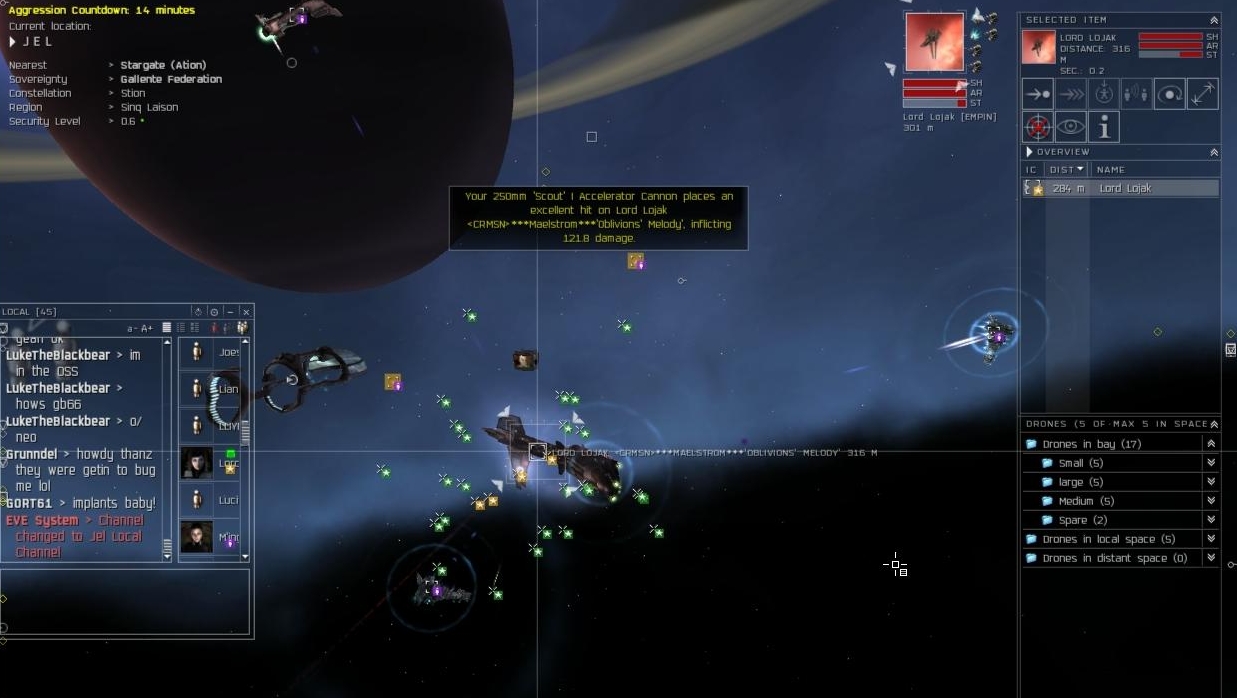The width and height of the screenshot is (1237, 698).
Task: Collapse the Selected Item panel
Action: pos(1214,20)
